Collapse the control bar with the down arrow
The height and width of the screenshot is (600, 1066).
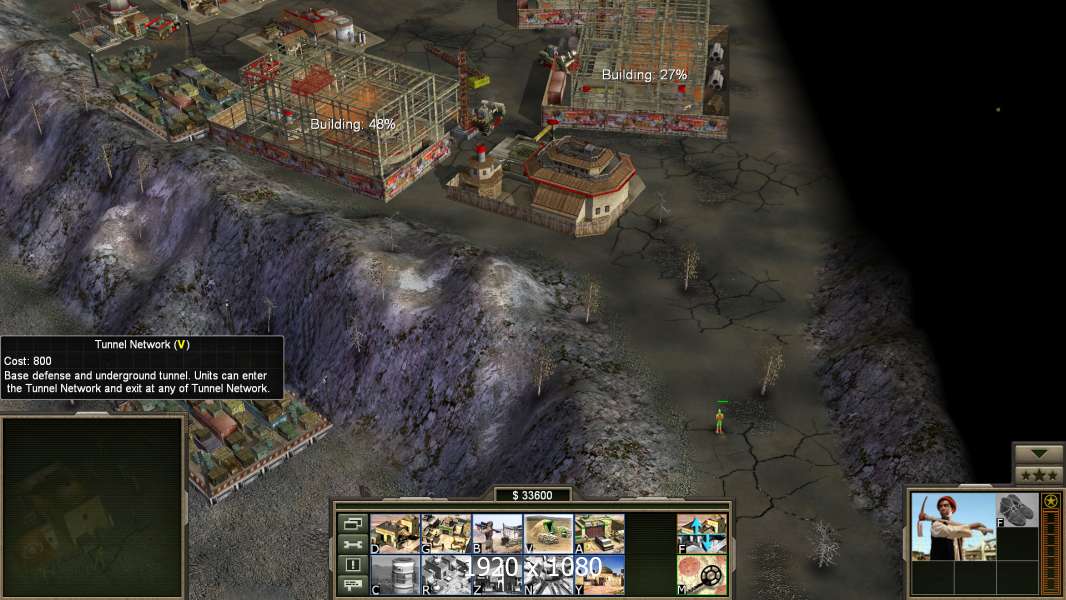click(1039, 454)
